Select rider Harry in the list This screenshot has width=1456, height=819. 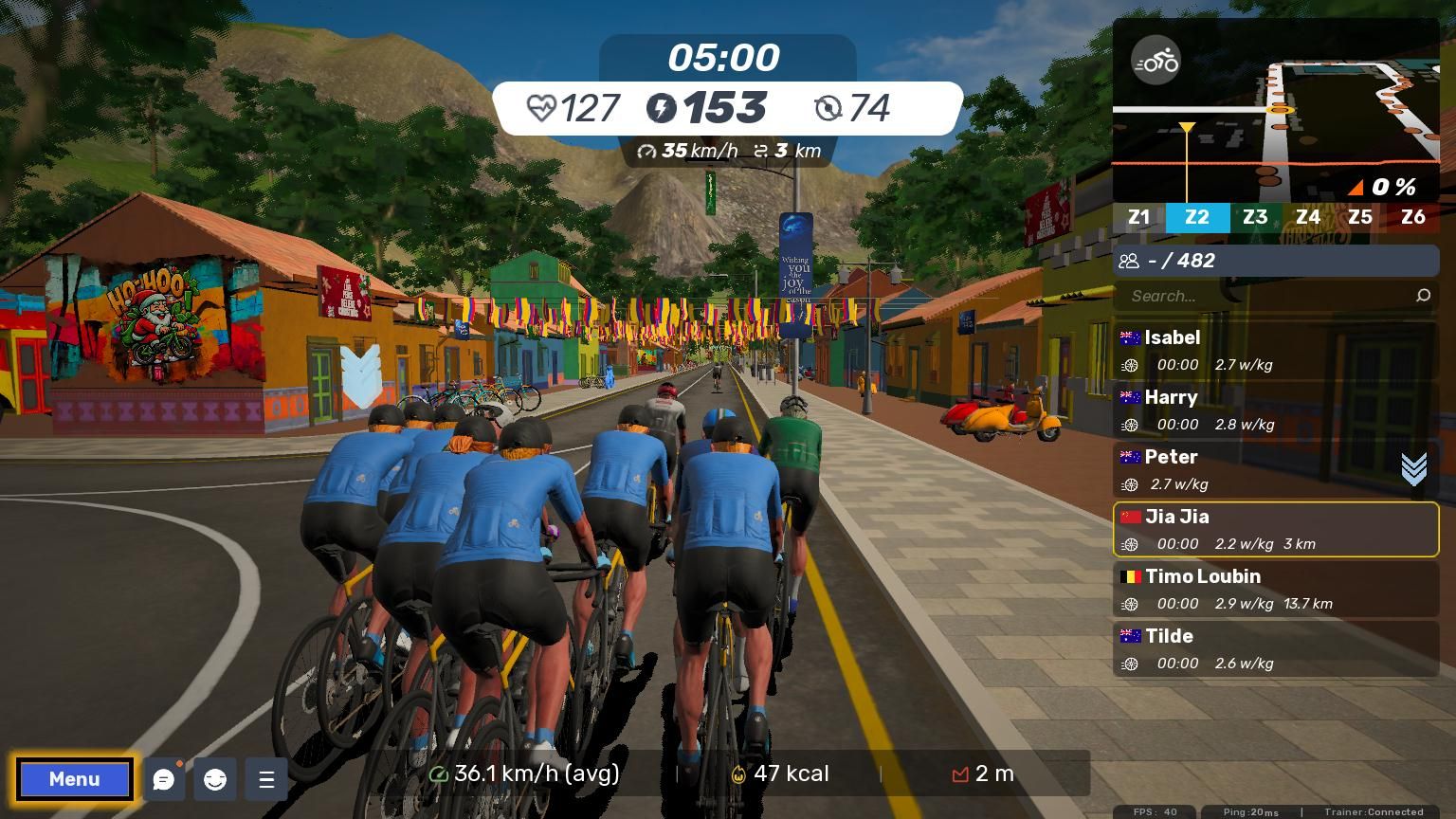(1275, 409)
